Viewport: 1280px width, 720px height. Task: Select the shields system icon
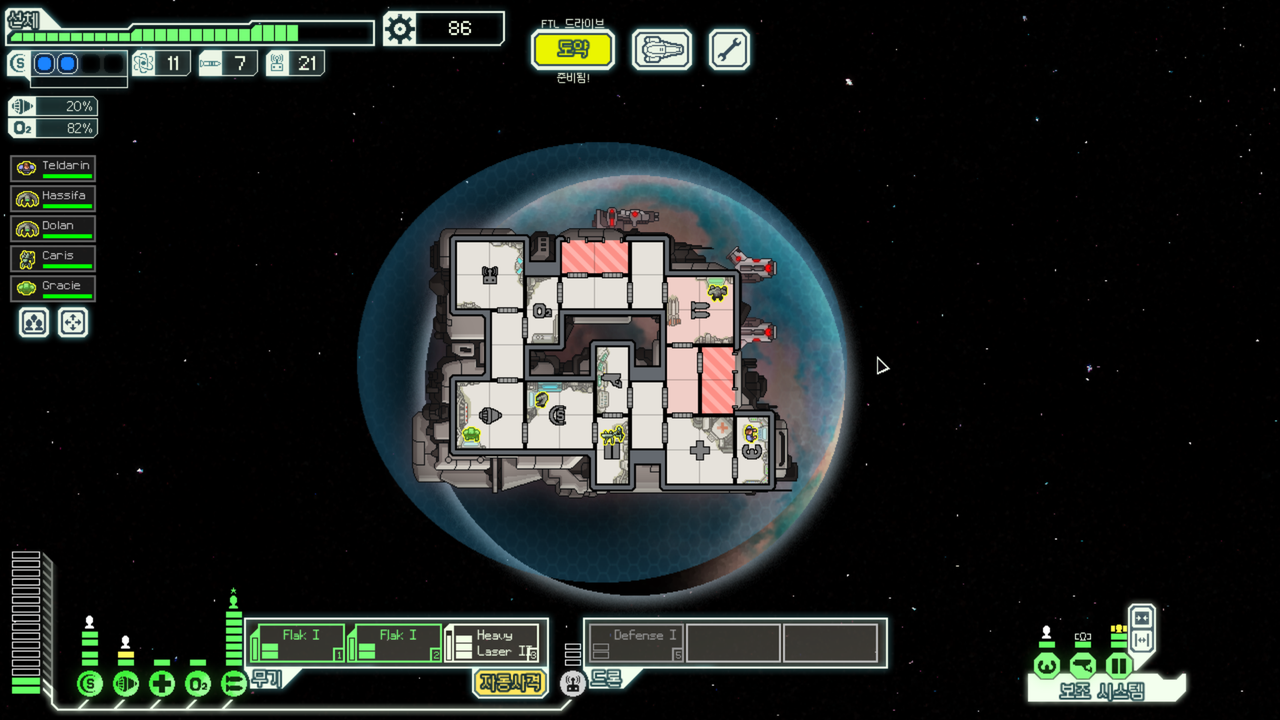90,684
